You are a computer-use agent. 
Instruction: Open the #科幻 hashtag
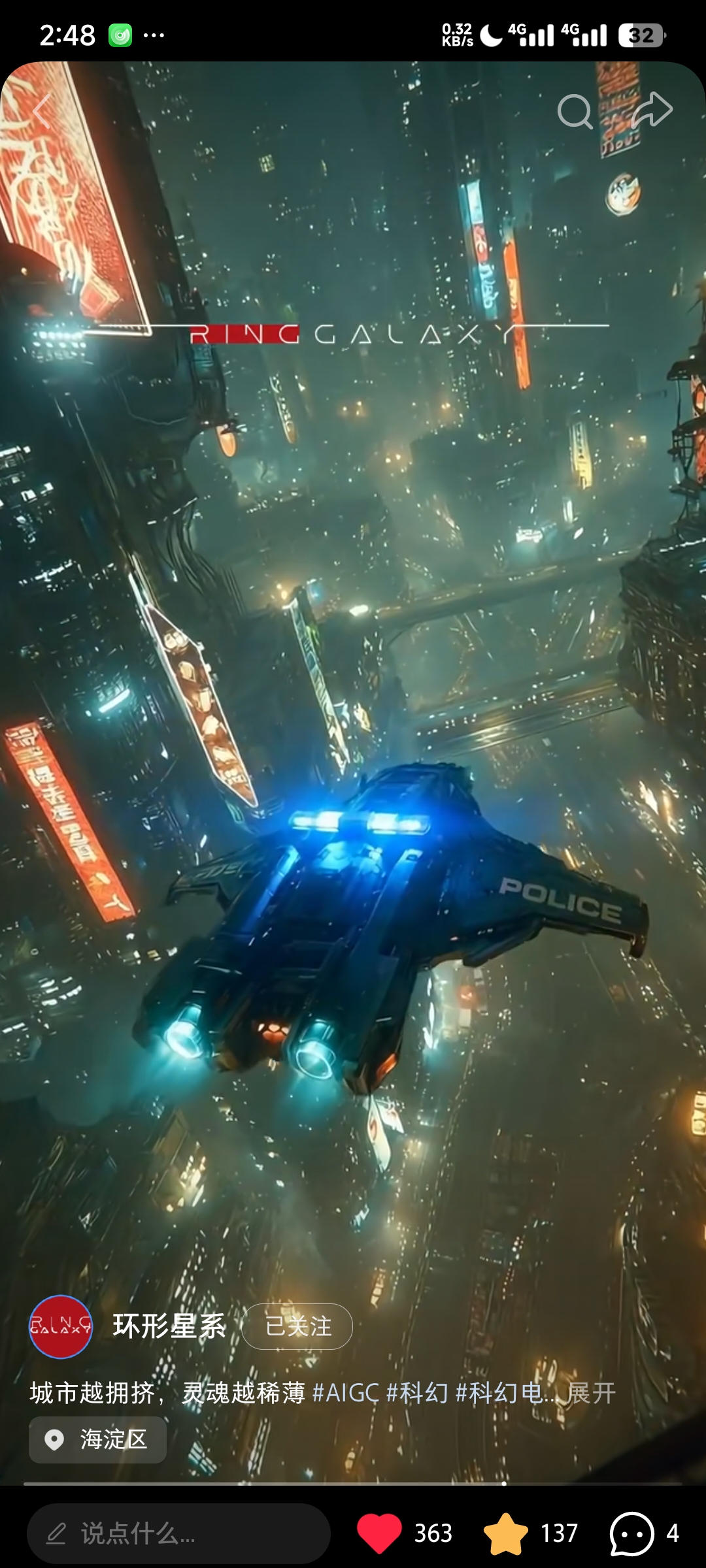click(x=417, y=1393)
